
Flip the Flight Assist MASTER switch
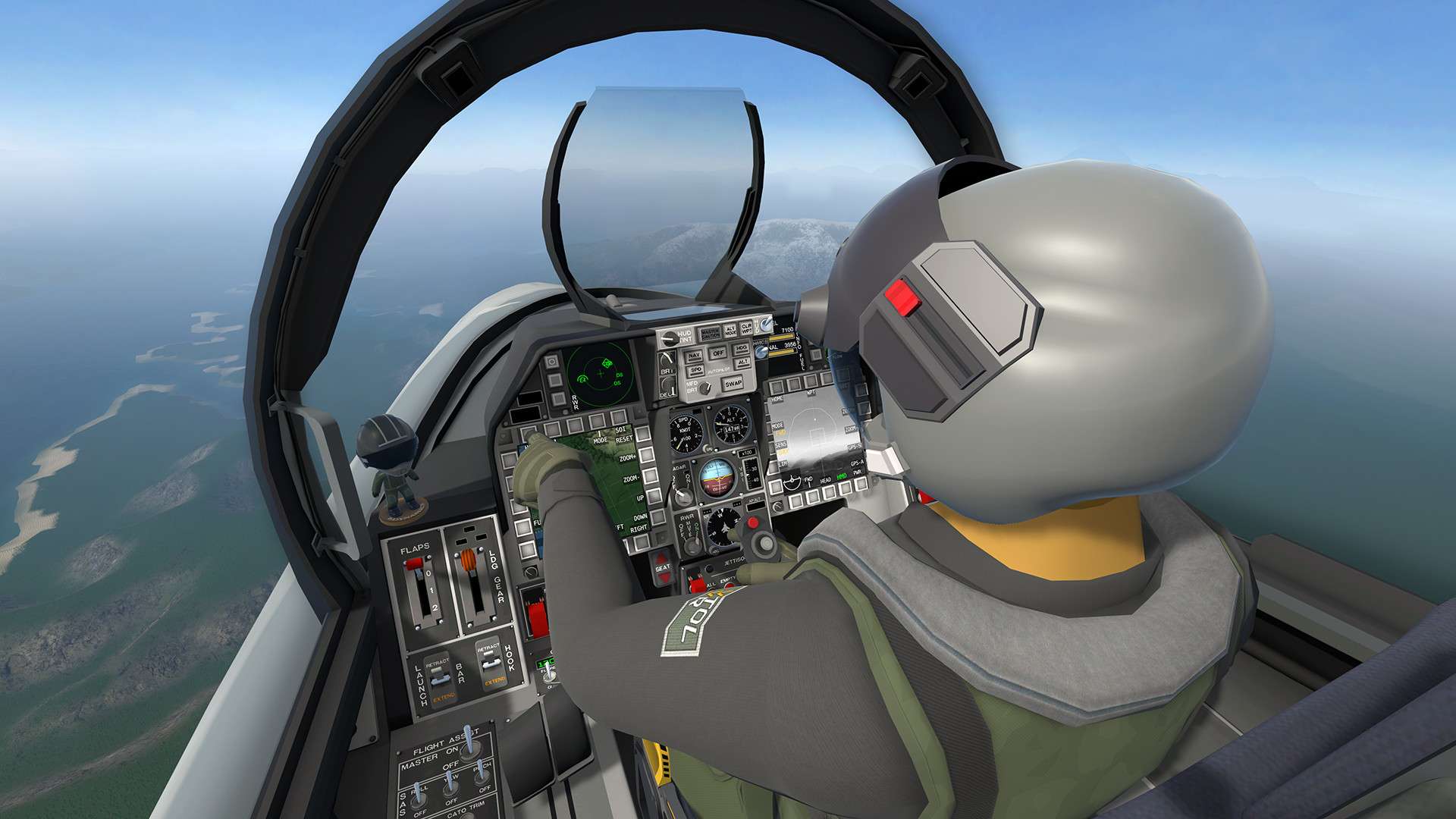469,741
